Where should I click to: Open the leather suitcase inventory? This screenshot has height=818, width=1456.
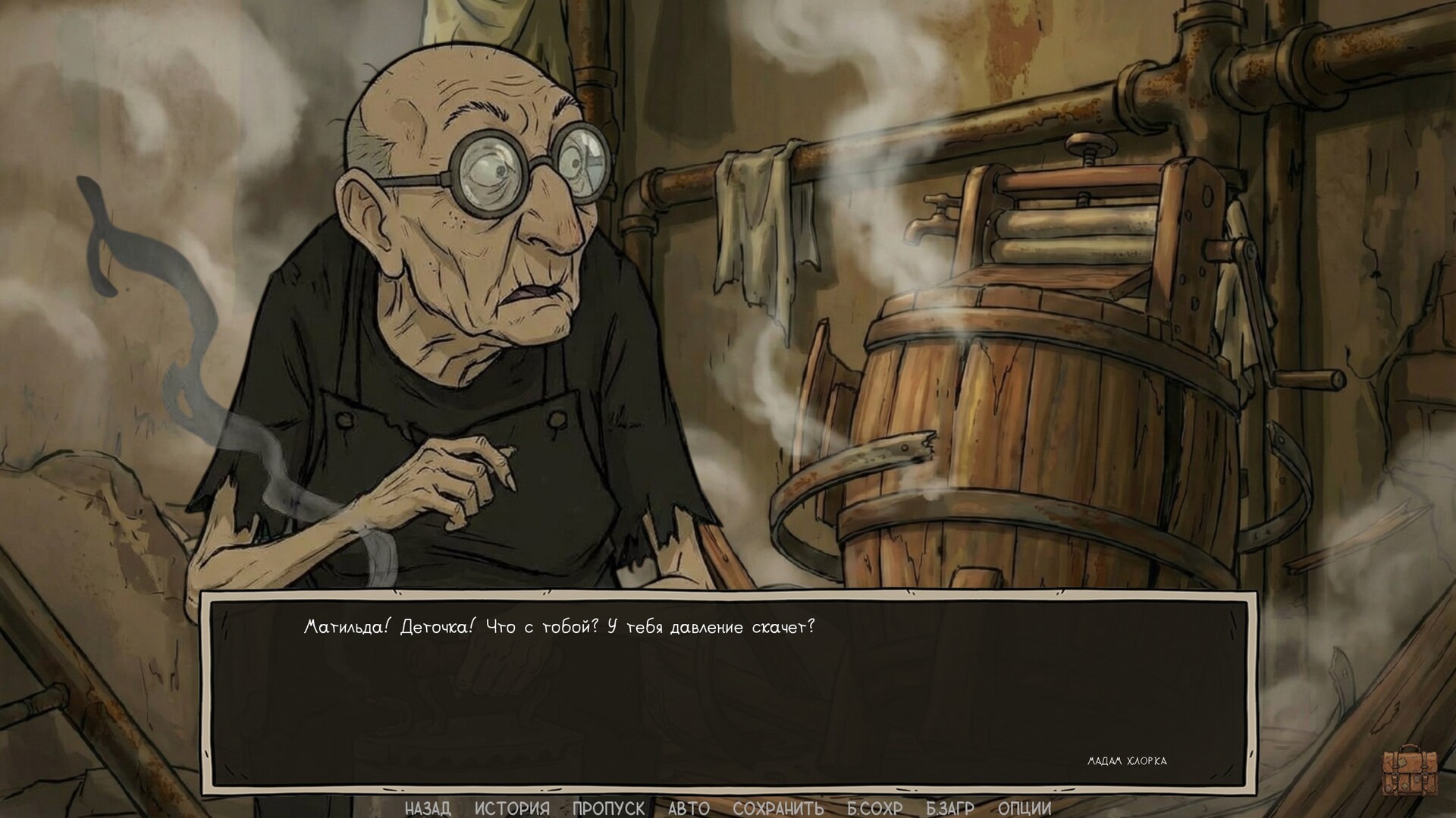click(1410, 770)
